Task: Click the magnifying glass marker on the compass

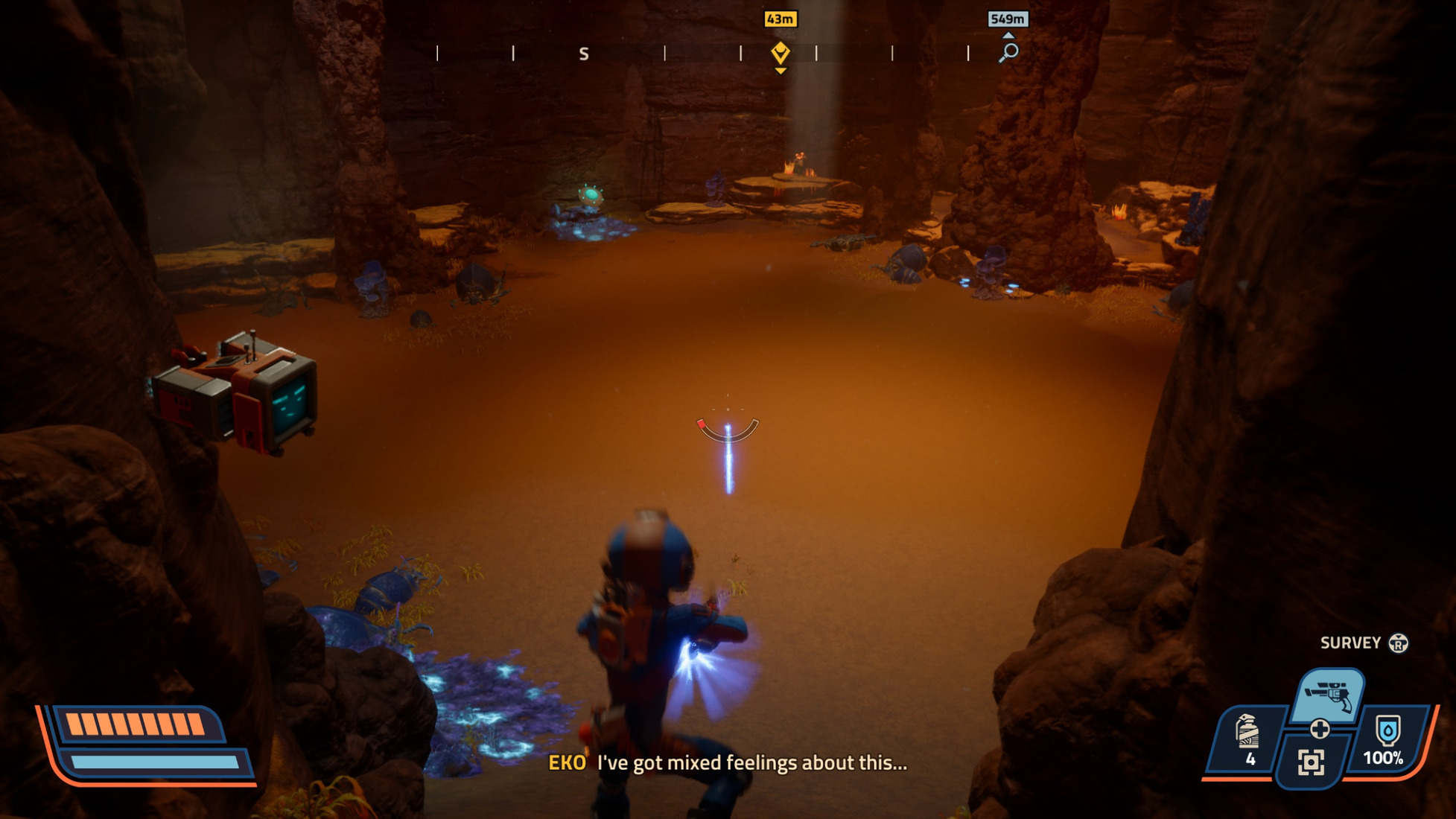Action: point(1008,52)
